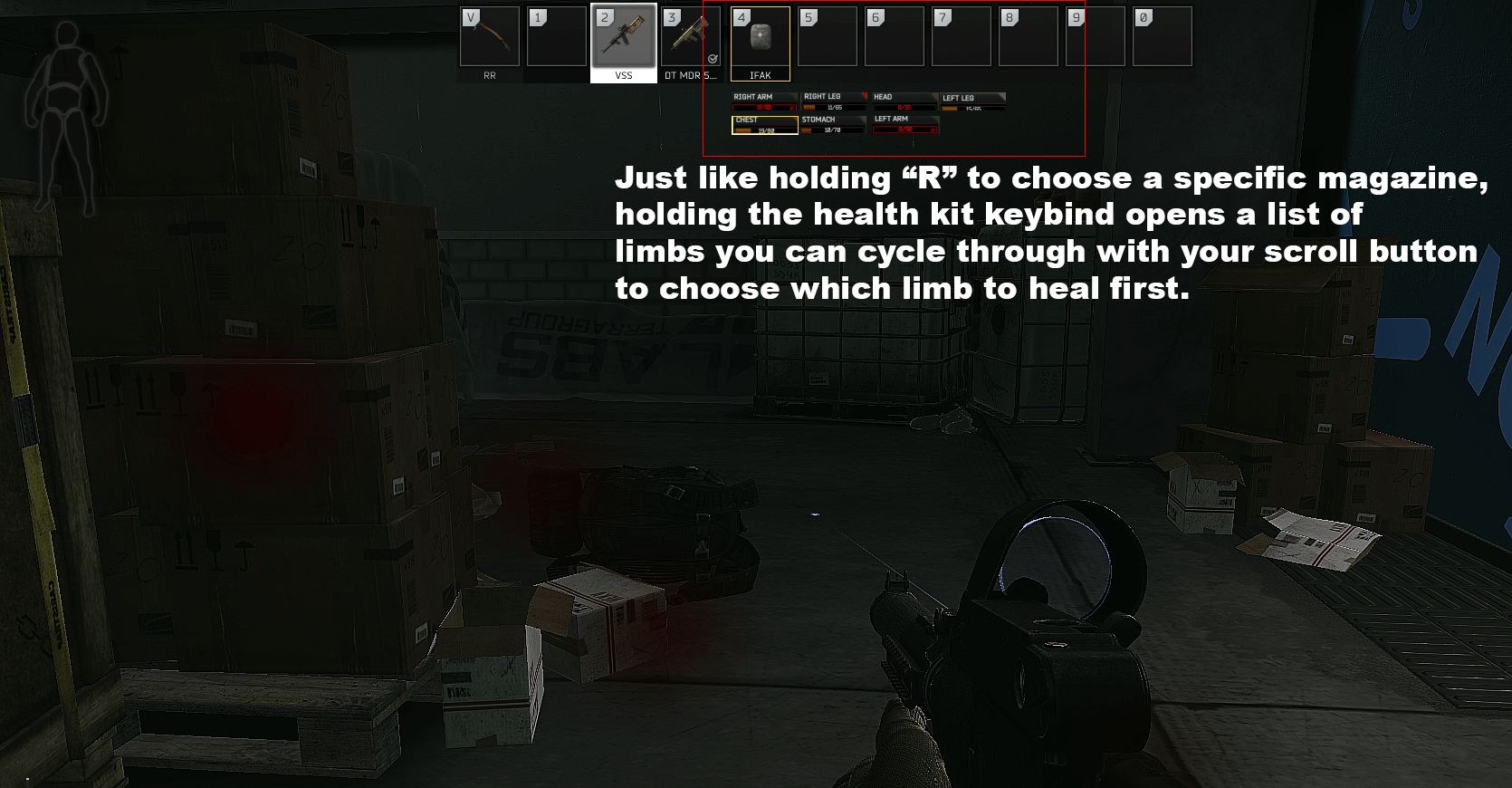Select the empty hotbar slot 0
Image resolution: width=1512 pixels, height=788 pixels.
coord(1162,36)
